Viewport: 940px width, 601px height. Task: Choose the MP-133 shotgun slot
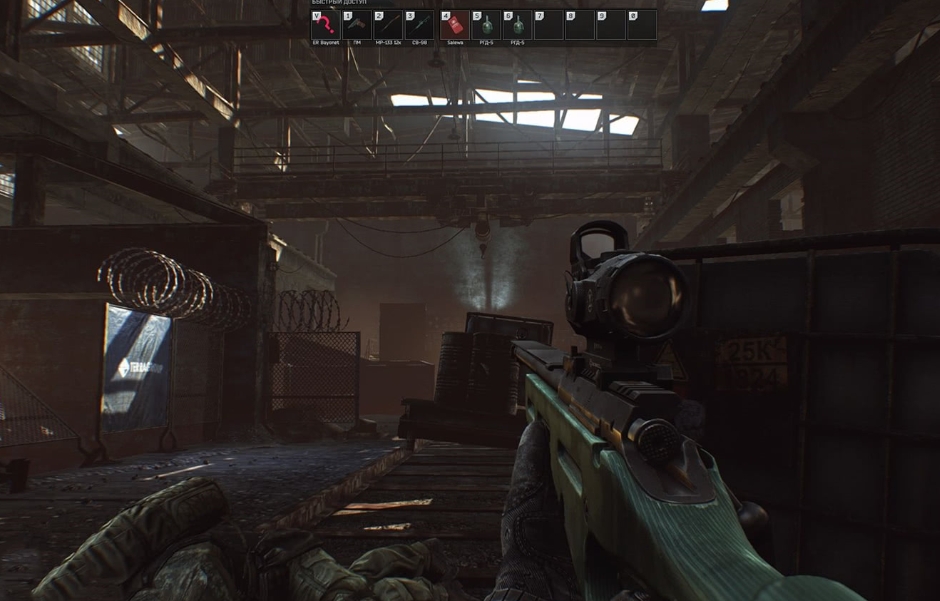click(x=387, y=25)
